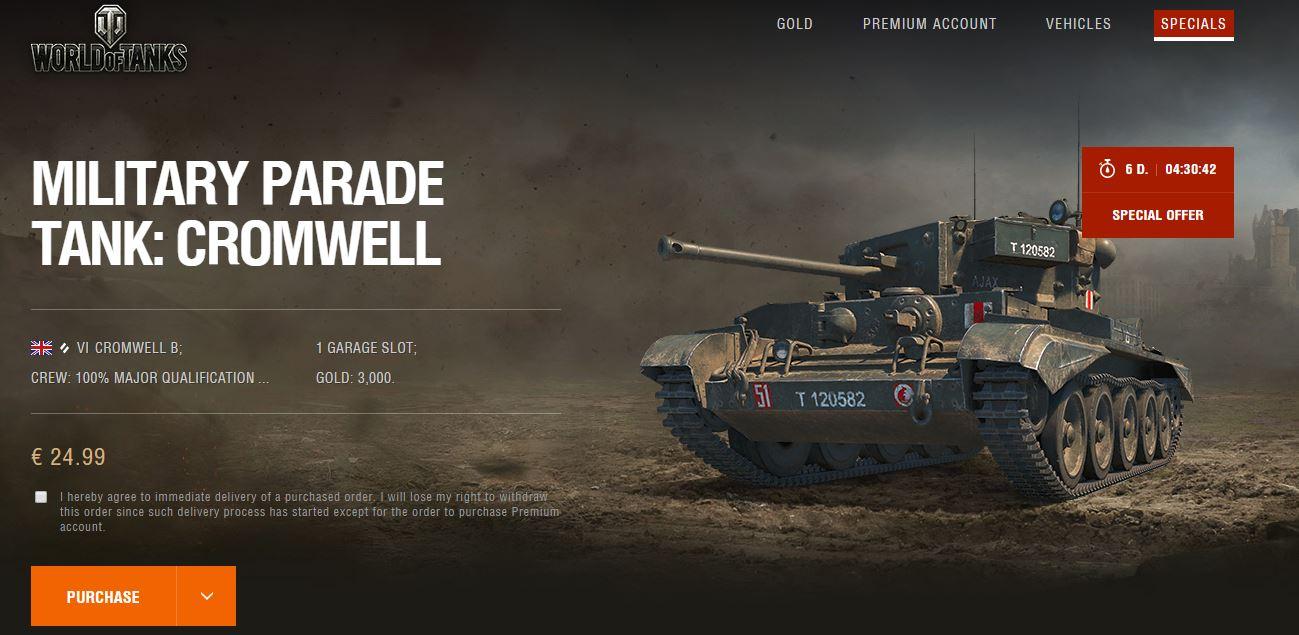Image resolution: width=1299 pixels, height=635 pixels.
Task: Go to the Vehicles tab
Action: point(1078,24)
